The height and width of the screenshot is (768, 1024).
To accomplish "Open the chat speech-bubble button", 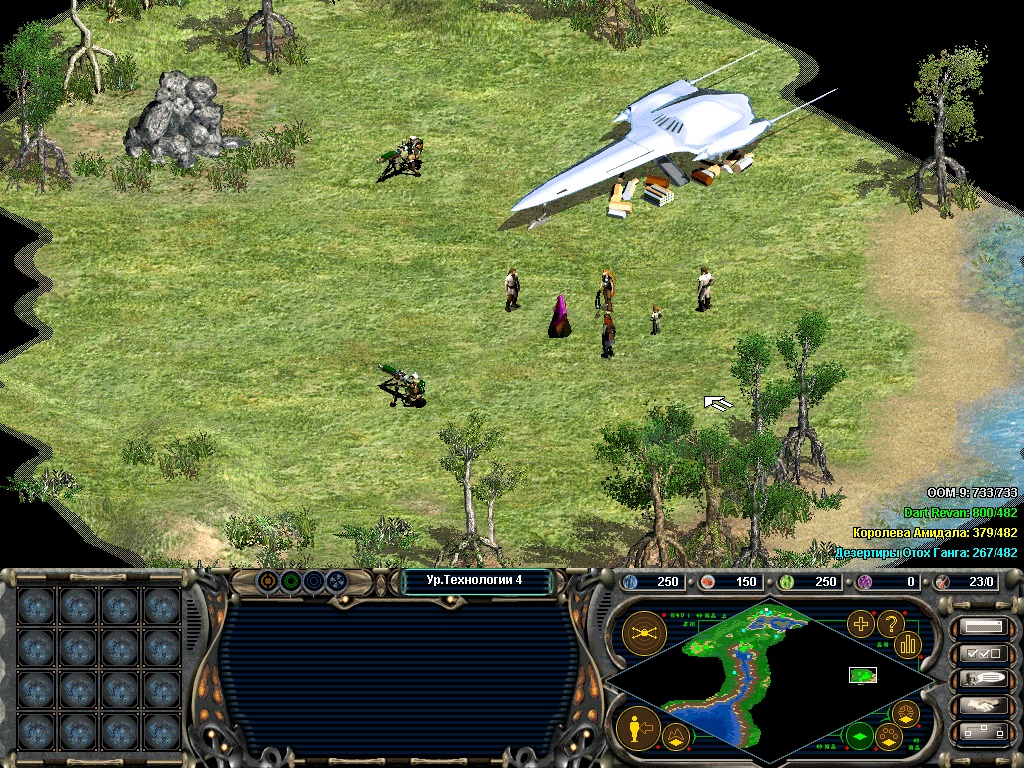I will [x=982, y=680].
